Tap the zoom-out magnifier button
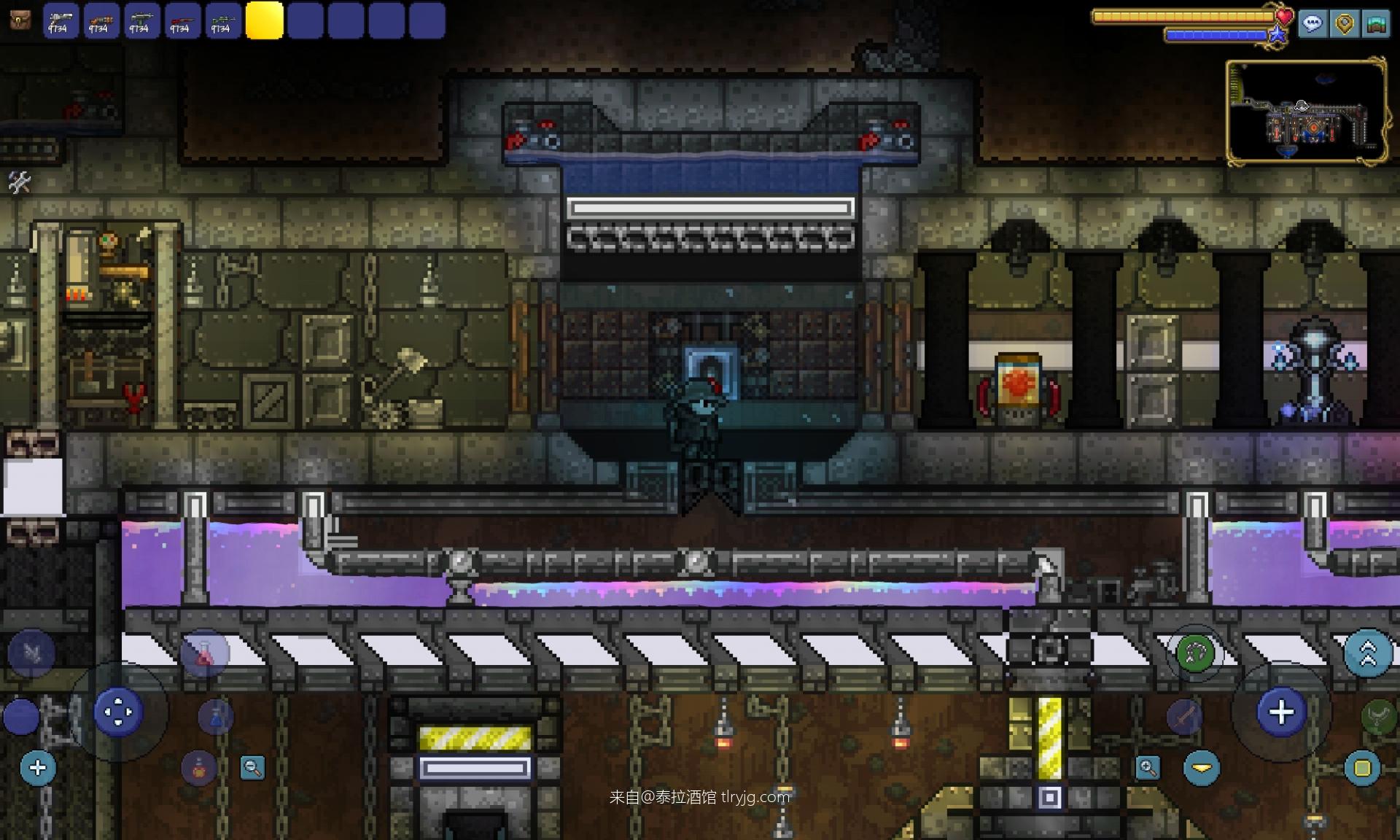The height and width of the screenshot is (840, 1400). (x=252, y=768)
